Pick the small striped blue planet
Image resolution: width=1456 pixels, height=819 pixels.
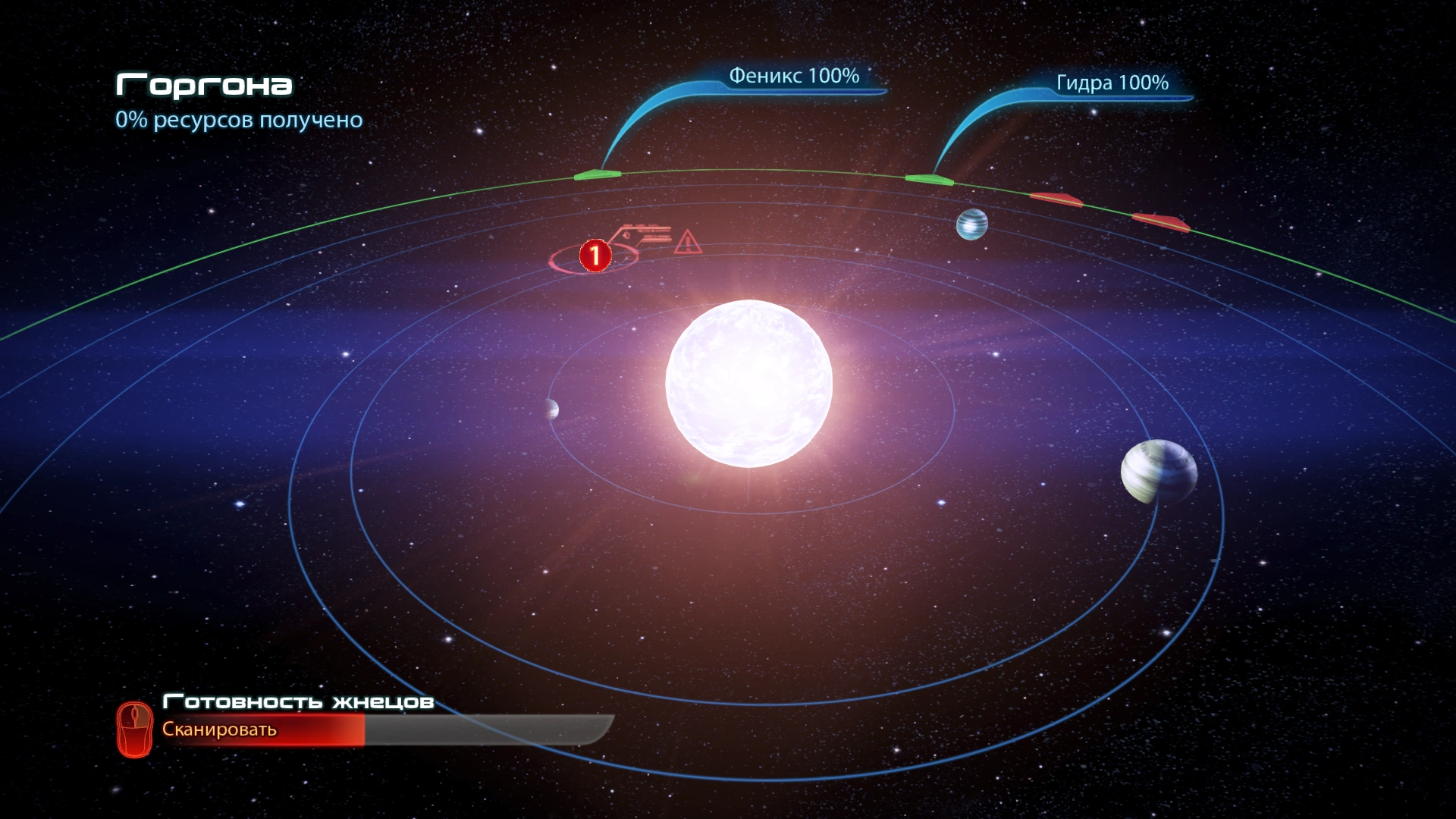tap(971, 224)
